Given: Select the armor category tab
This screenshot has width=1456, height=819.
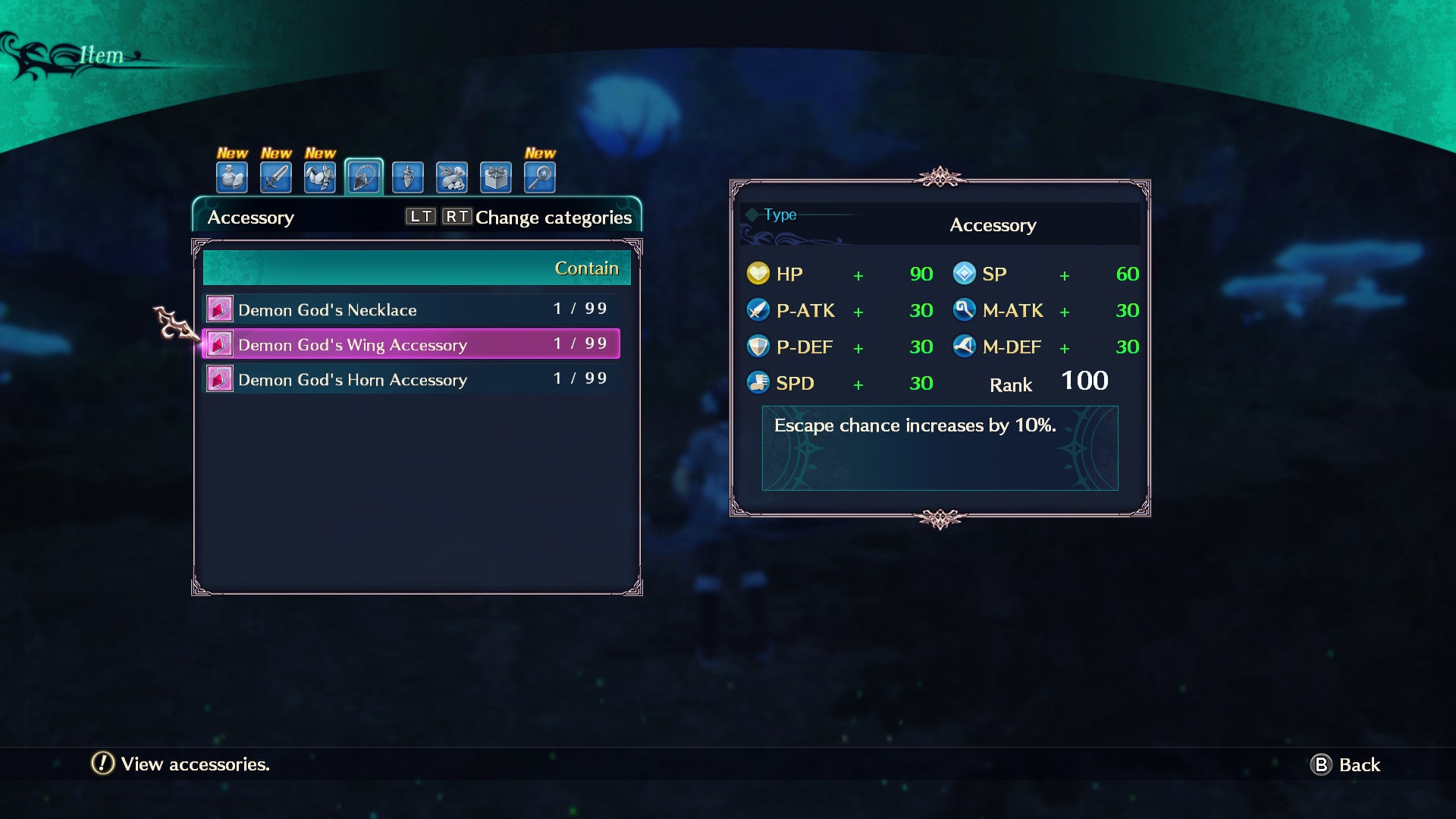Looking at the screenshot, I should [x=320, y=177].
